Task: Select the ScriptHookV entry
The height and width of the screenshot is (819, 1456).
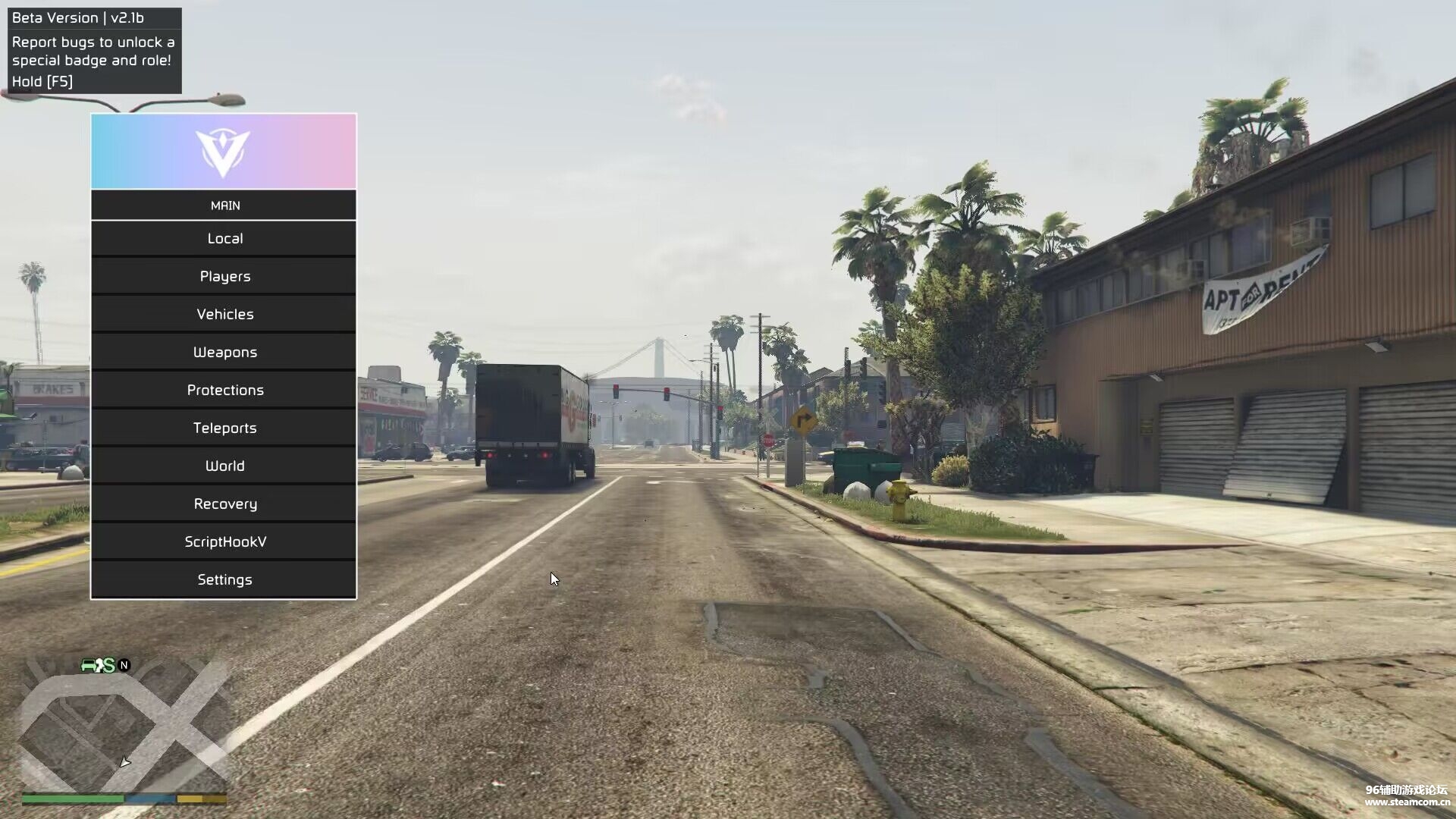Action: point(224,542)
